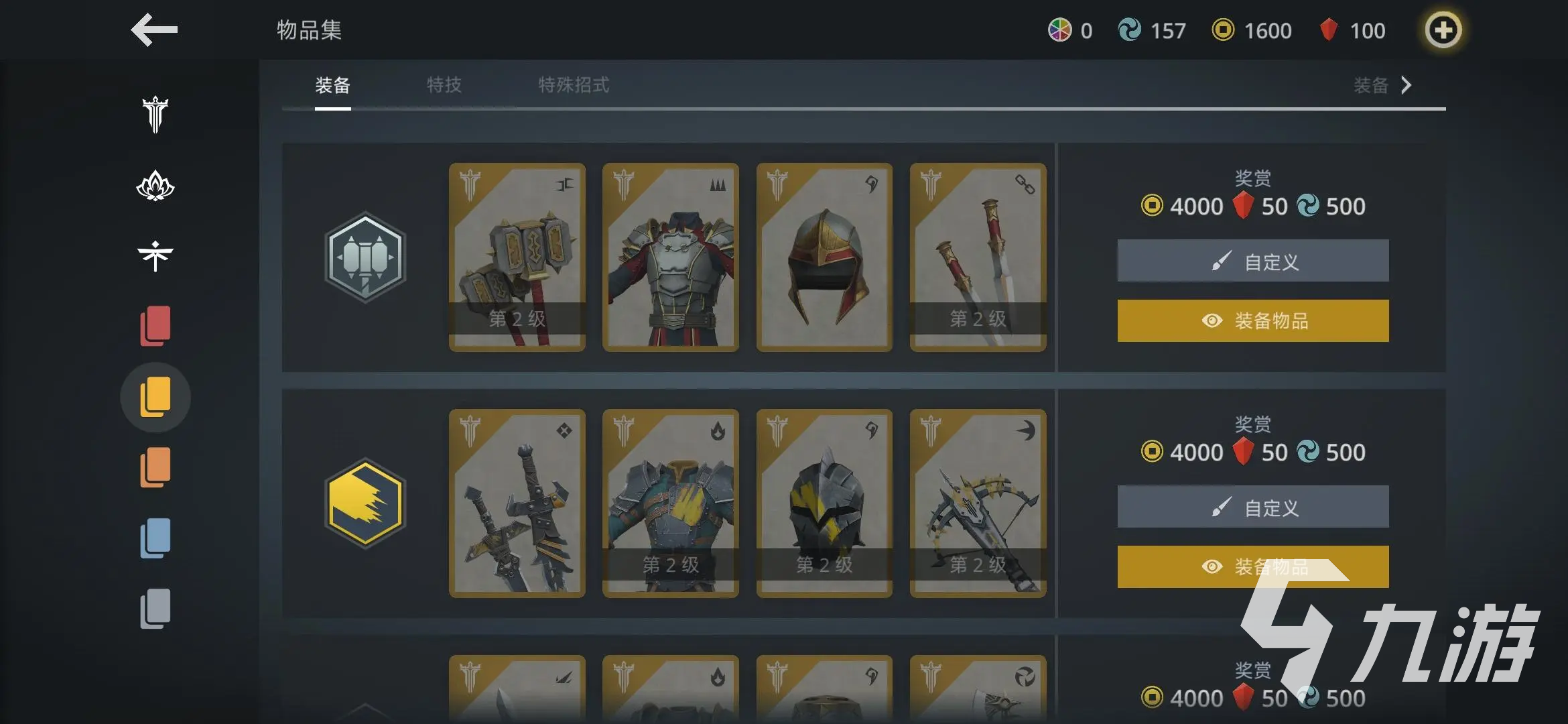The height and width of the screenshot is (724, 1568).
Task: Select the yellow card stack filter
Action: pyautogui.click(x=155, y=397)
